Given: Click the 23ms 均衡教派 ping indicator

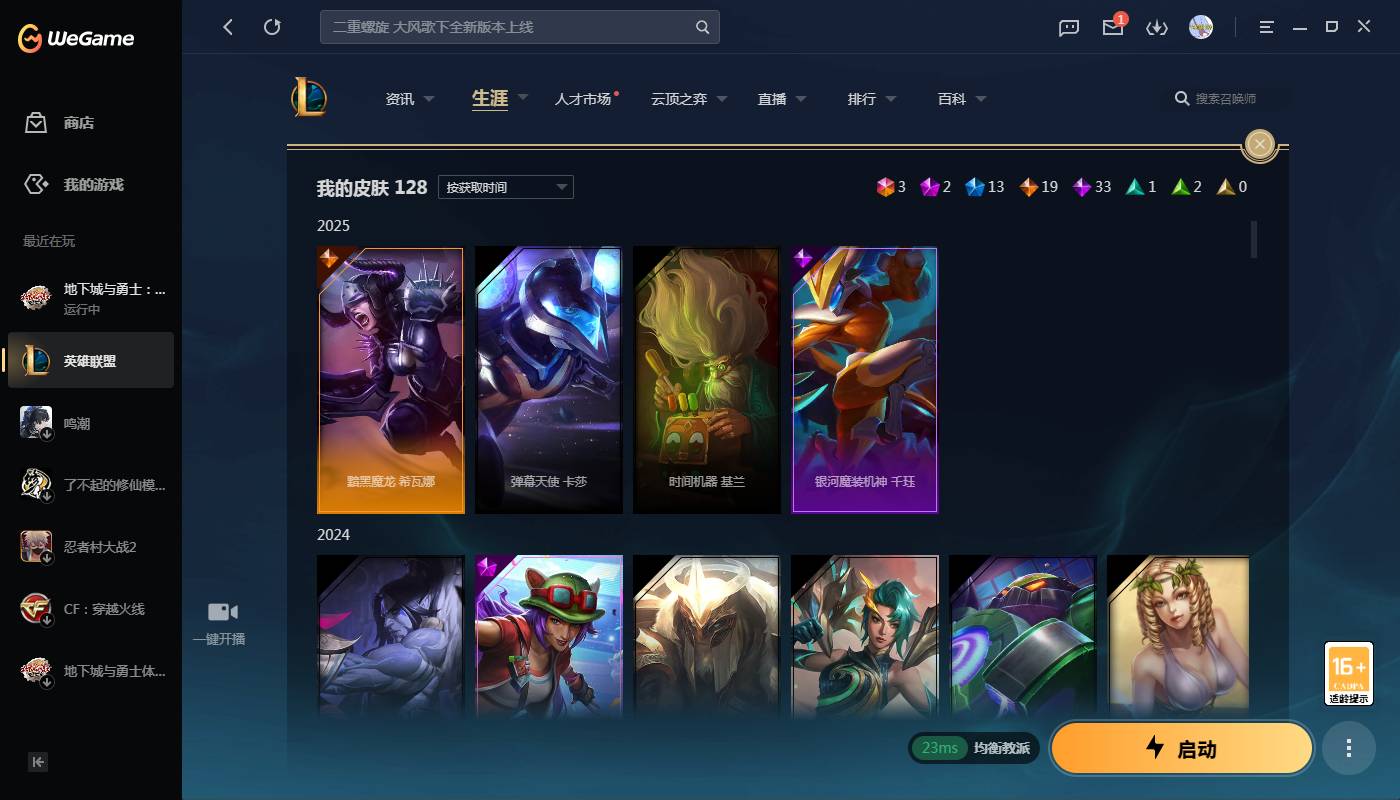Looking at the screenshot, I should click(972, 747).
